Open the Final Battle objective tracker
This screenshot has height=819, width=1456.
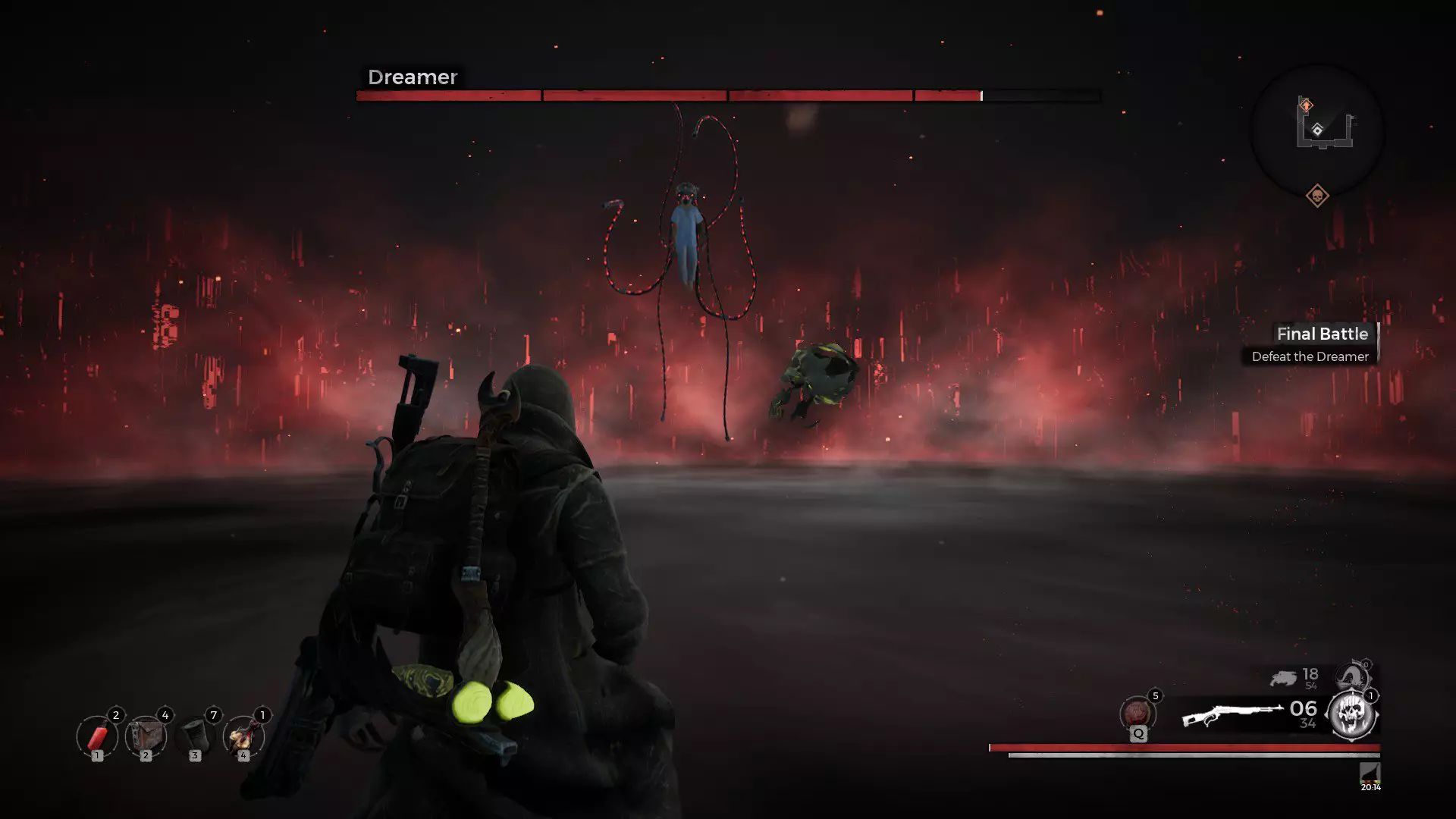[x=1310, y=344]
